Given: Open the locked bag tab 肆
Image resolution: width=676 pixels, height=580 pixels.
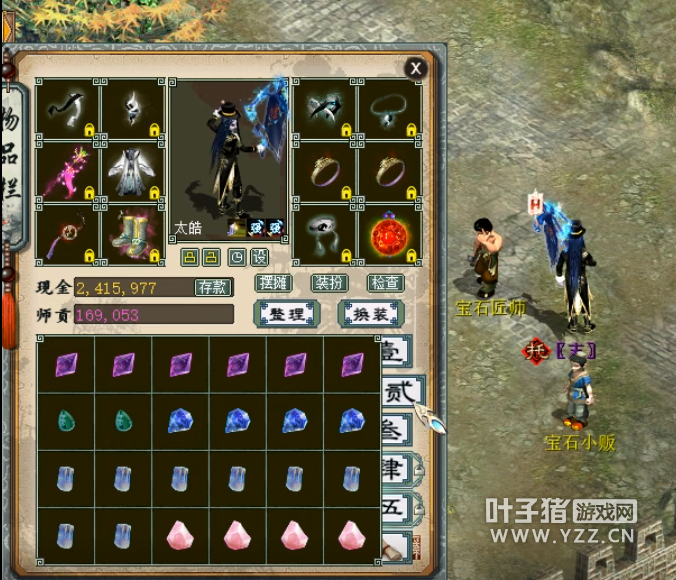Looking at the screenshot, I should tap(394, 470).
